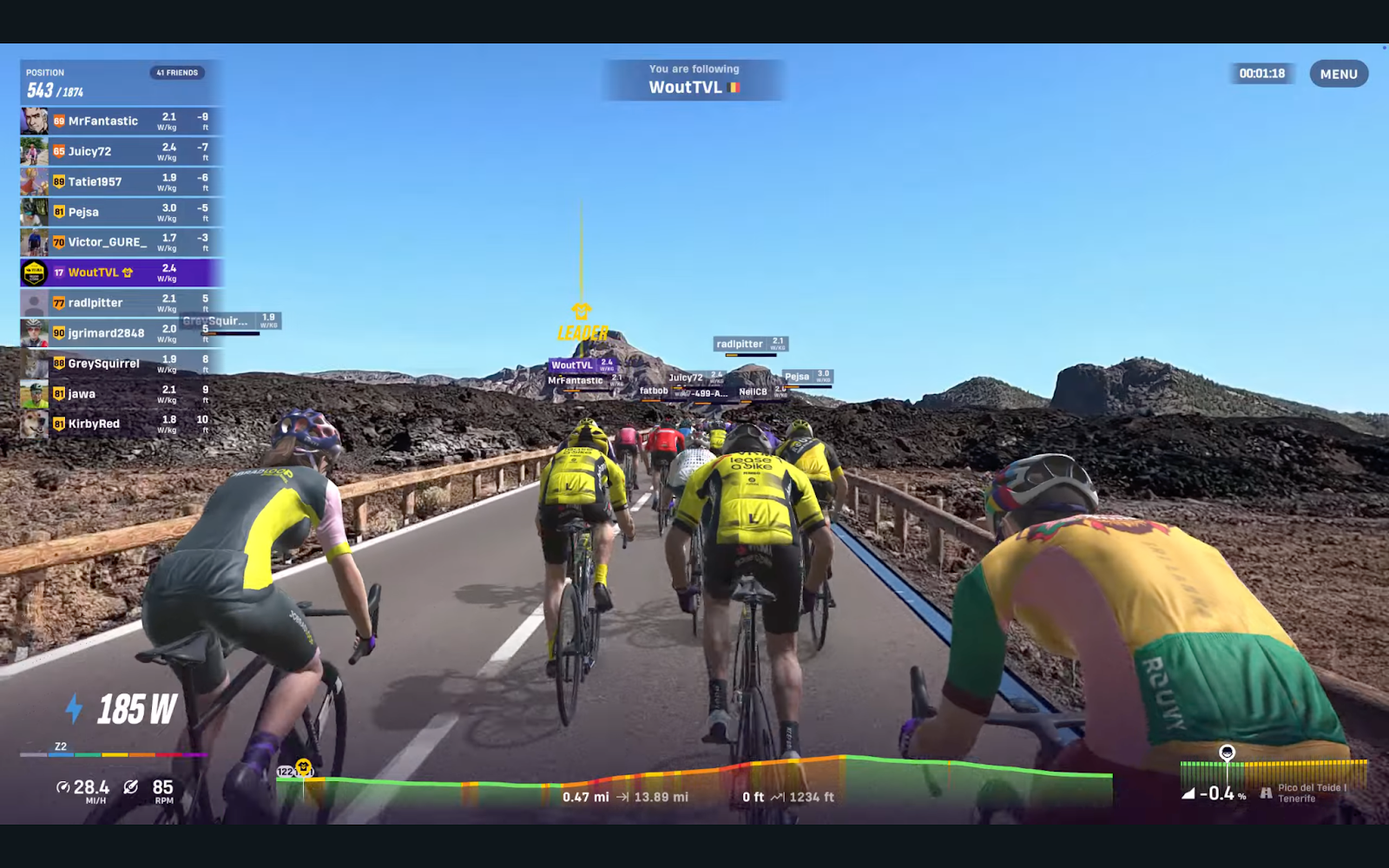The height and width of the screenshot is (868, 1389).
Task: Open radlpitter's floating nameplate above the peloton
Action: pos(748,344)
